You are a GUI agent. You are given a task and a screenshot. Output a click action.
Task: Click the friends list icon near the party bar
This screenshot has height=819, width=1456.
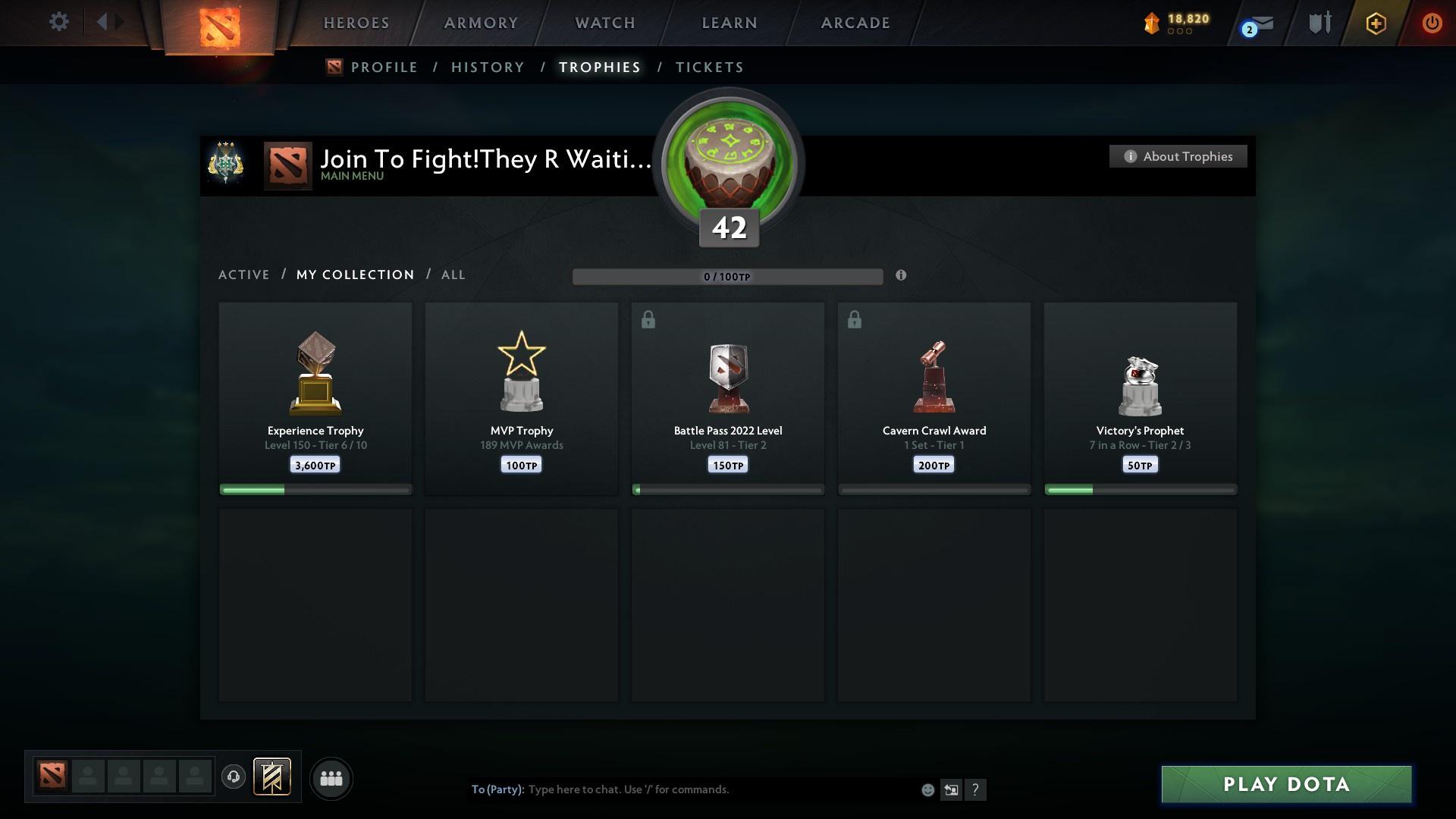(x=331, y=778)
